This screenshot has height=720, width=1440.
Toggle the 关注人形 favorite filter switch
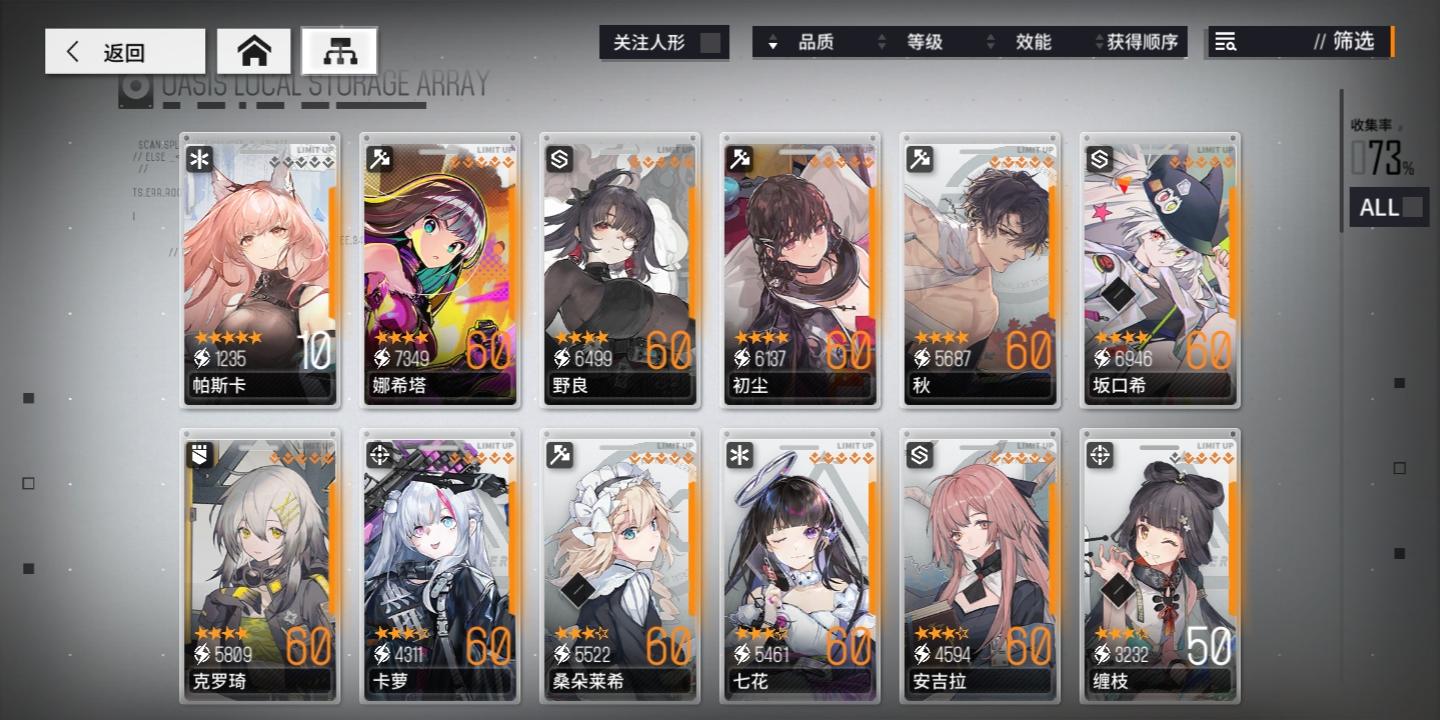point(711,42)
